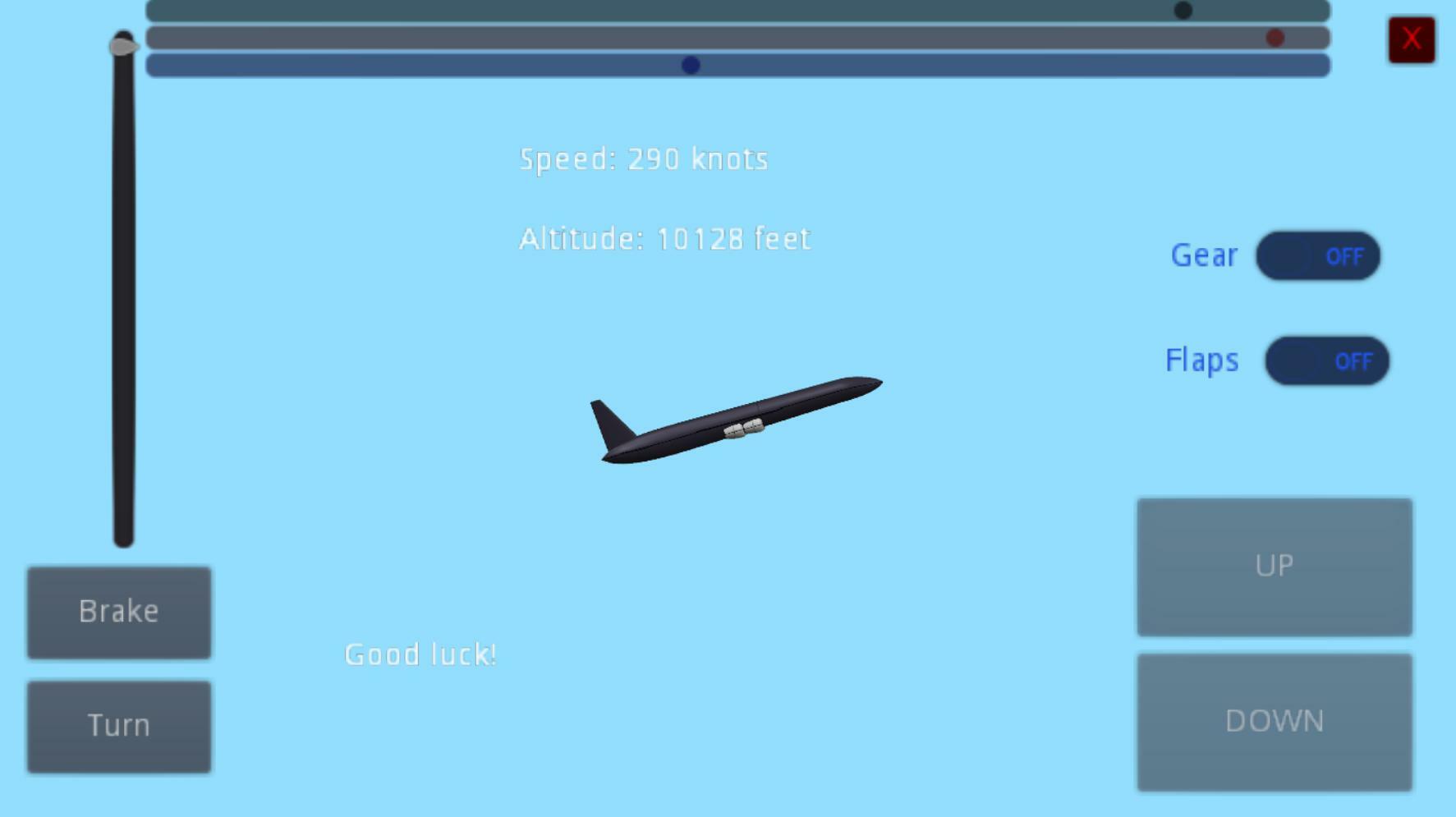Switch the landing Gear from OFF to ON
Screen dimensions: 1456x817
(1318, 256)
